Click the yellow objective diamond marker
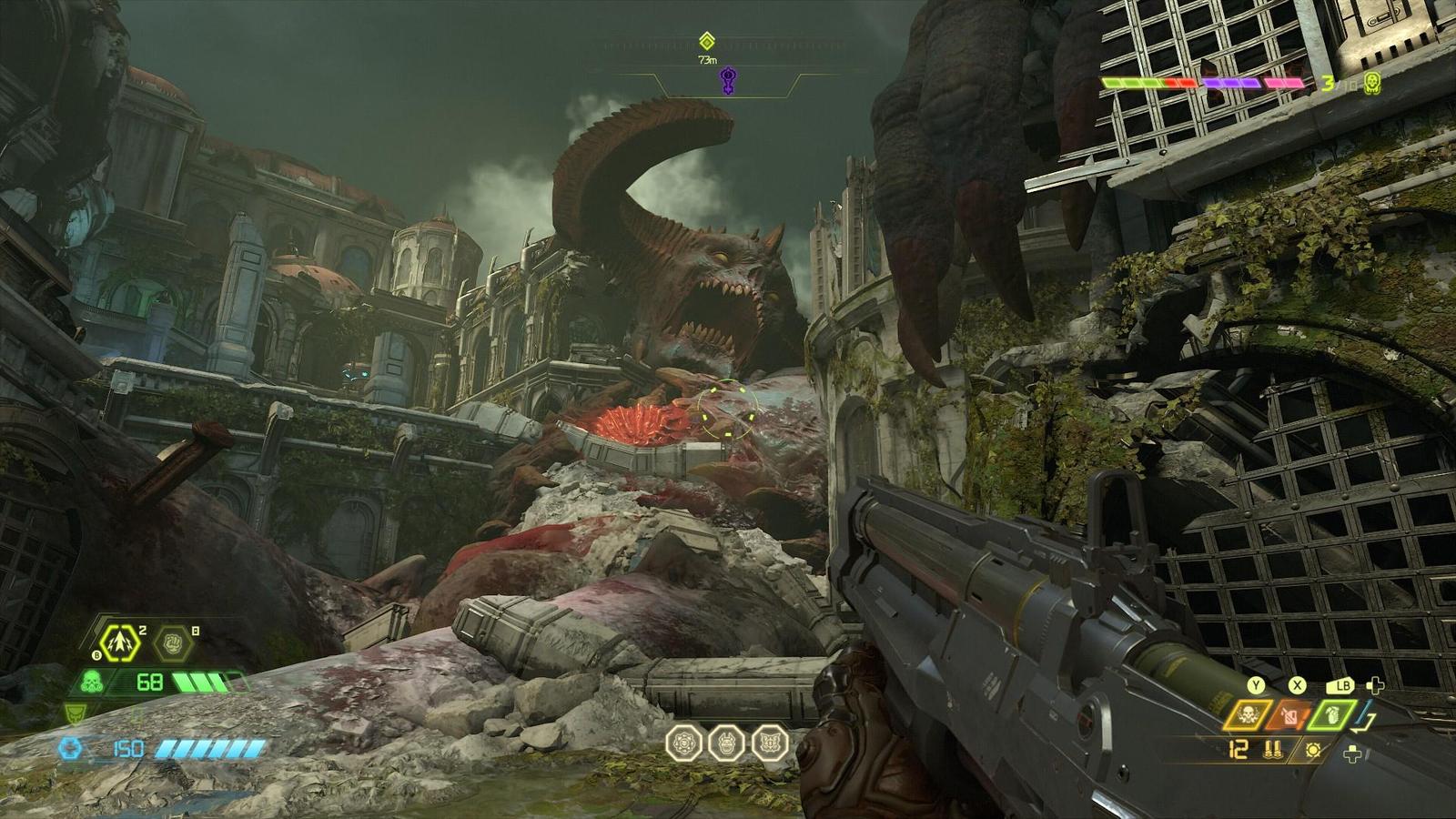1456x819 pixels. 707,41
